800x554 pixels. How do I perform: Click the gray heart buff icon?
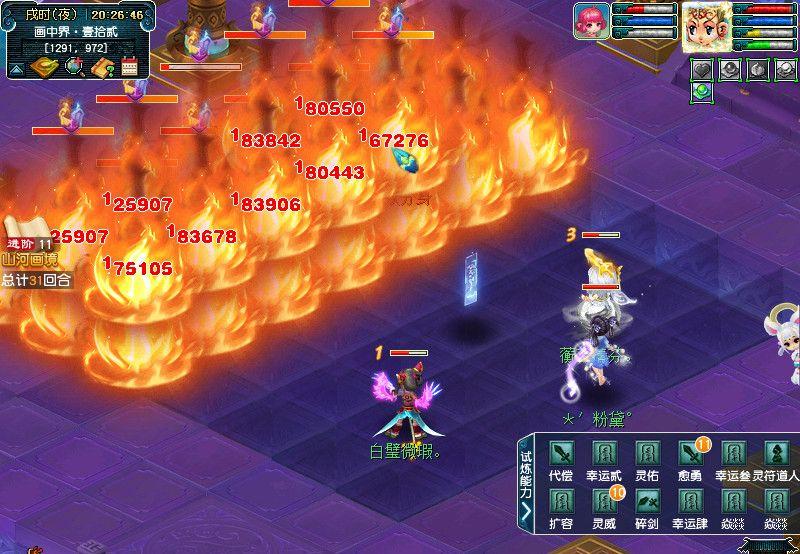(x=704, y=70)
